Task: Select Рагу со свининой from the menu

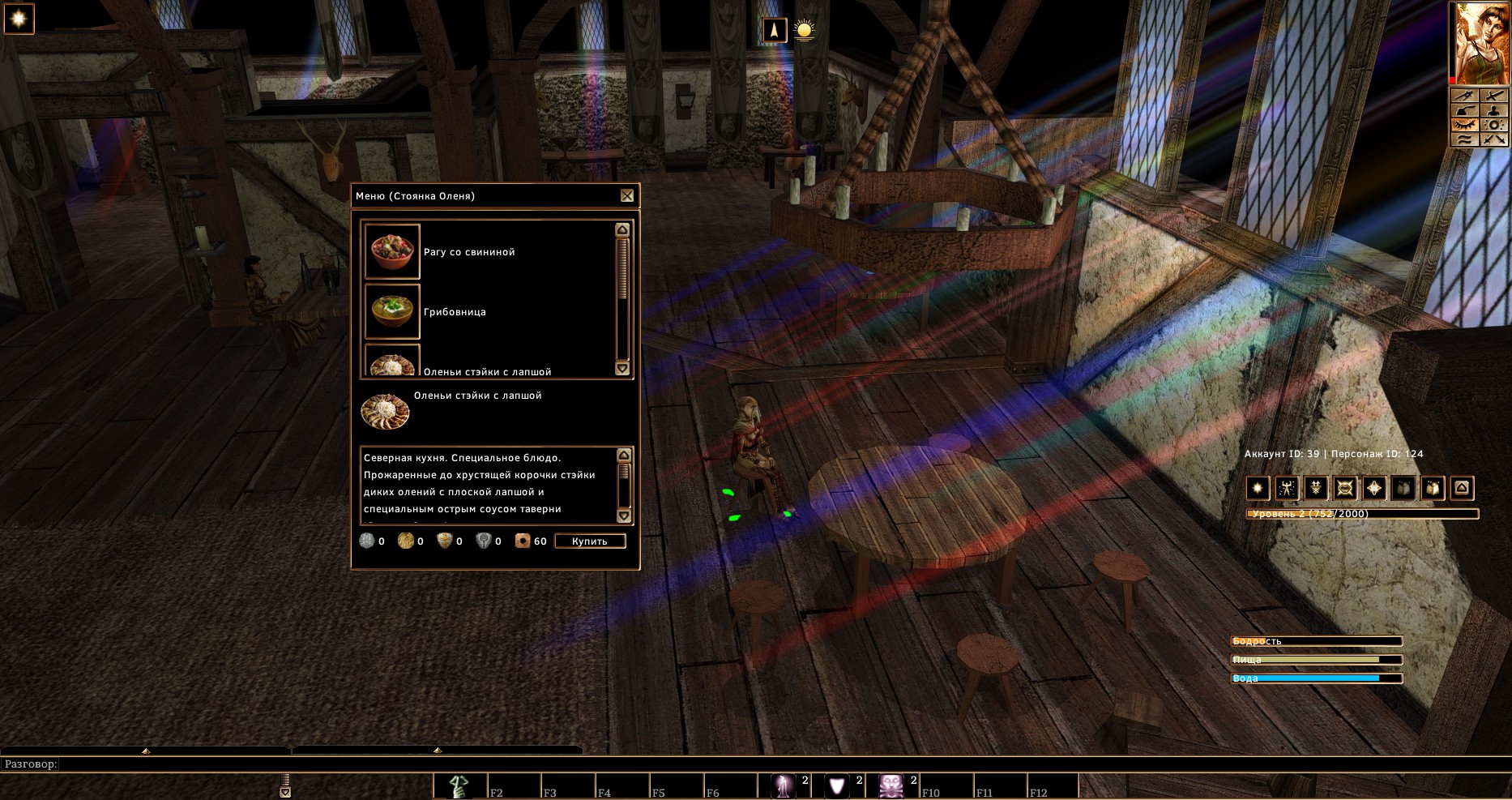Action: [x=469, y=252]
